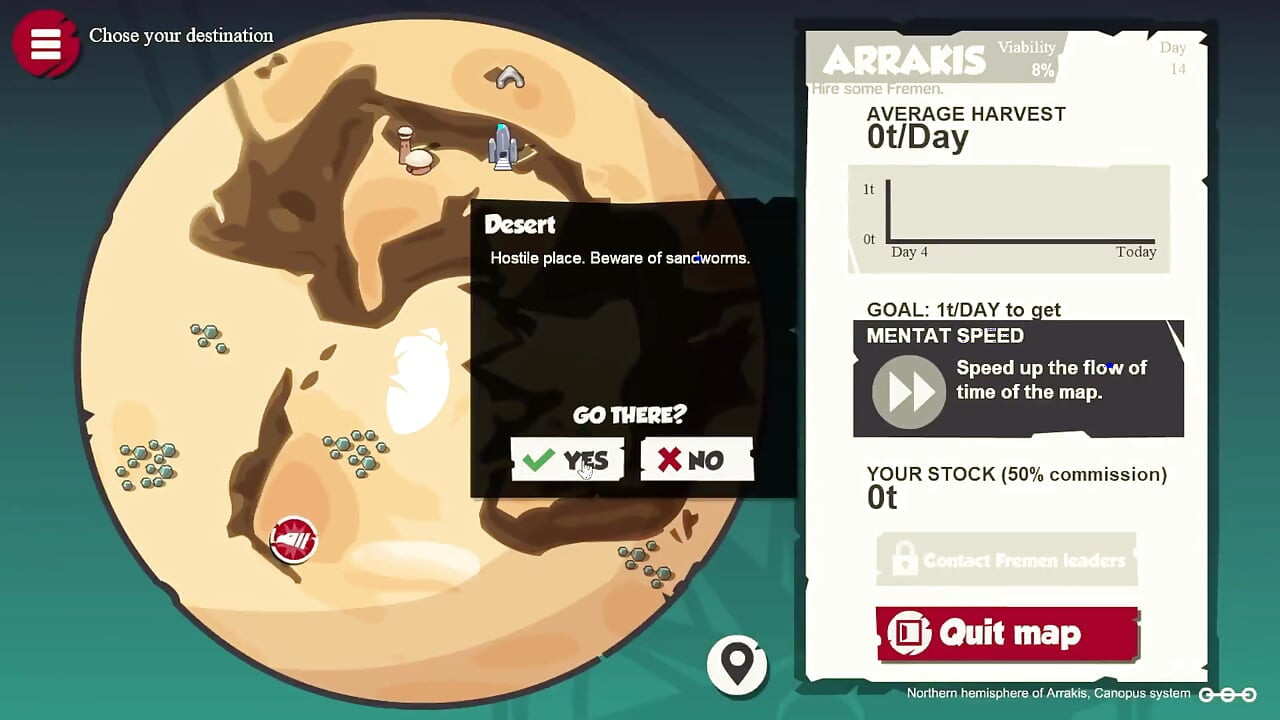Click the door icon inside Quit map
The width and height of the screenshot is (1280, 720).
(908, 633)
